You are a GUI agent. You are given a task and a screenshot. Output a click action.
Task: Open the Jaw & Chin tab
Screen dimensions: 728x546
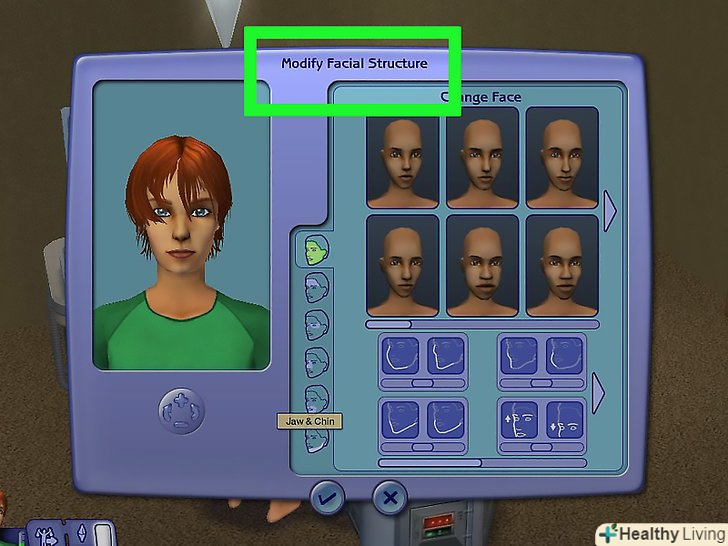click(x=316, y=399)
